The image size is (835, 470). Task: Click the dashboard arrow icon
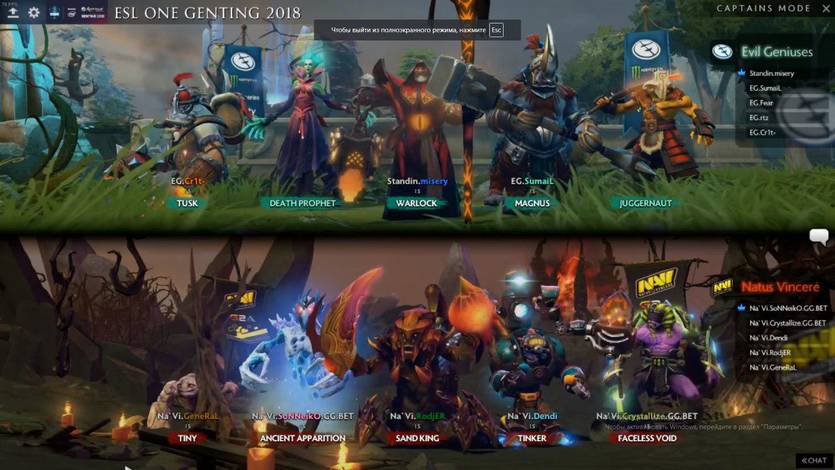[x=12, y=12]
